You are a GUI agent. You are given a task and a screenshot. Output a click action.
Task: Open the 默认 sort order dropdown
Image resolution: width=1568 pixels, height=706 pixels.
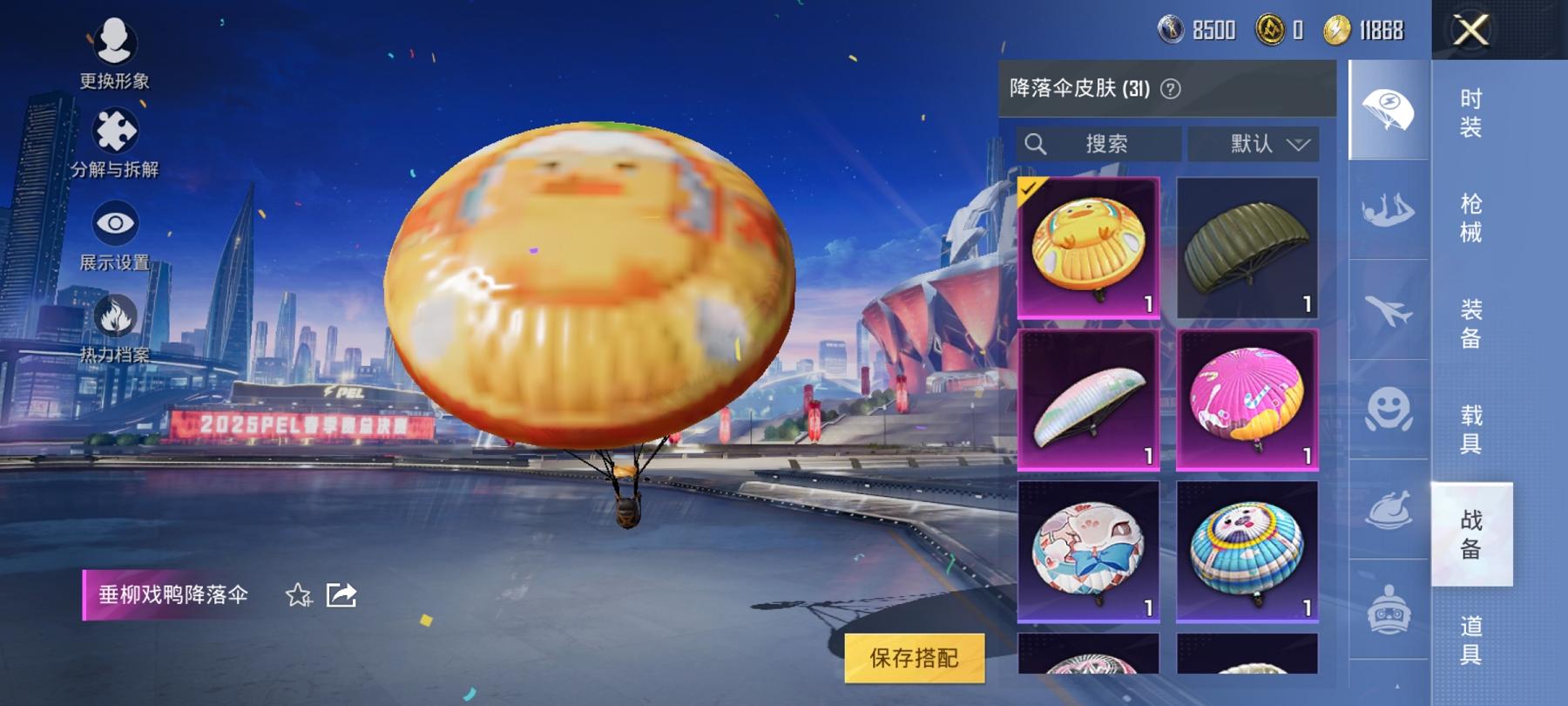[x=1253, y=144]
